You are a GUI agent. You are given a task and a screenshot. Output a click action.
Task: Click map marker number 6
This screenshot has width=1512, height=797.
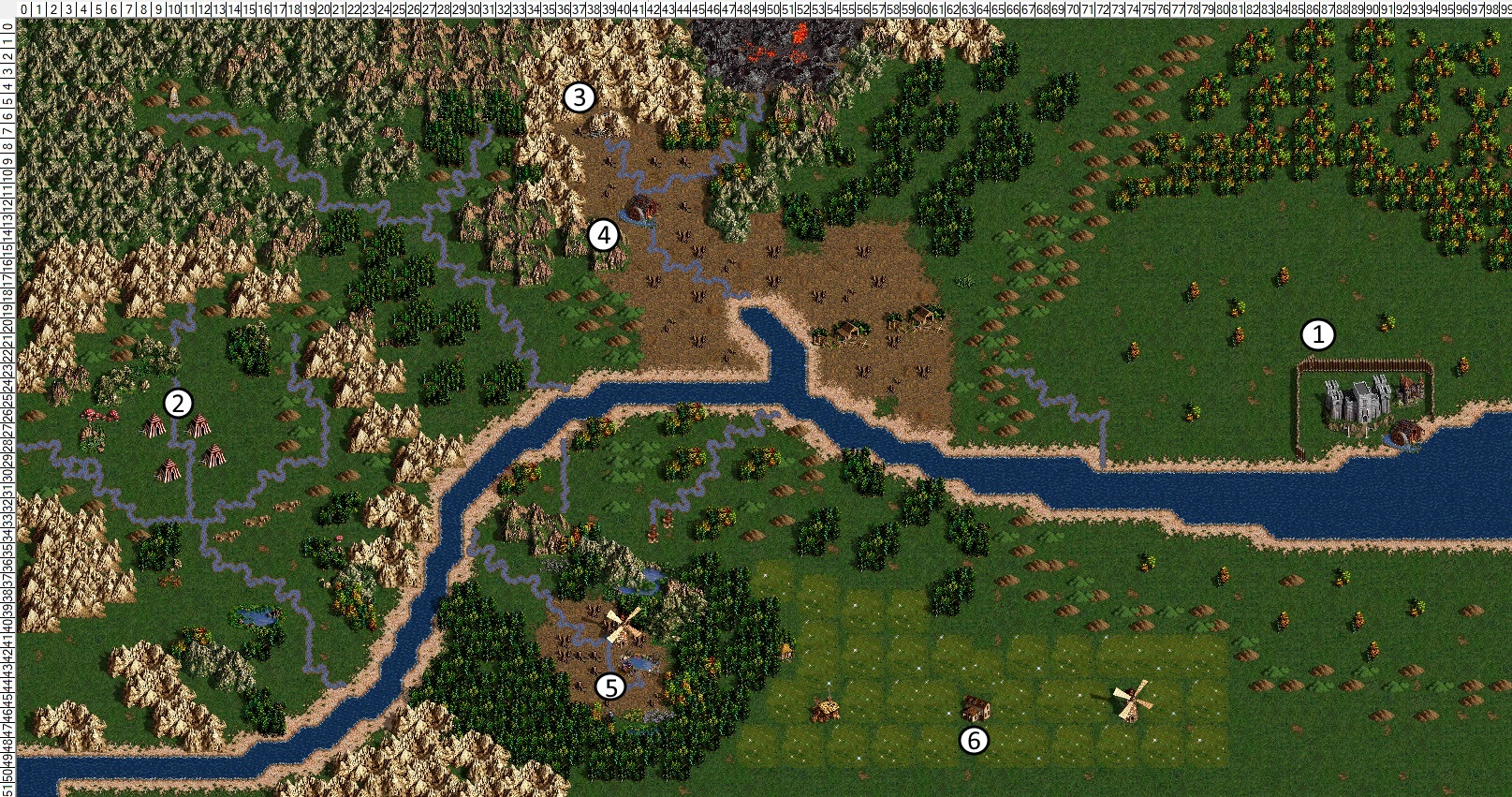(974, 741)
